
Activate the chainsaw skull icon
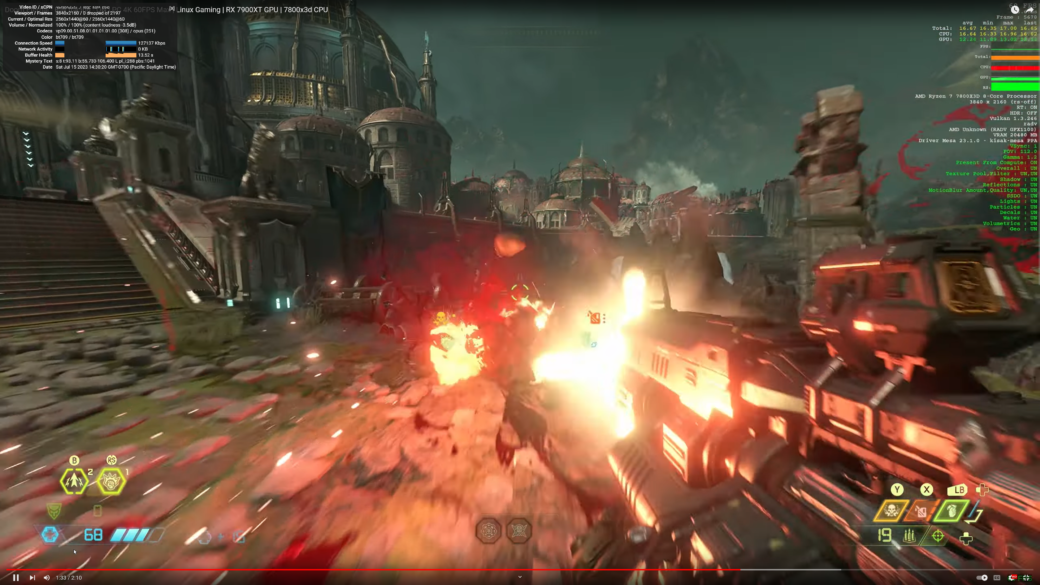click(x=889, y=511)
